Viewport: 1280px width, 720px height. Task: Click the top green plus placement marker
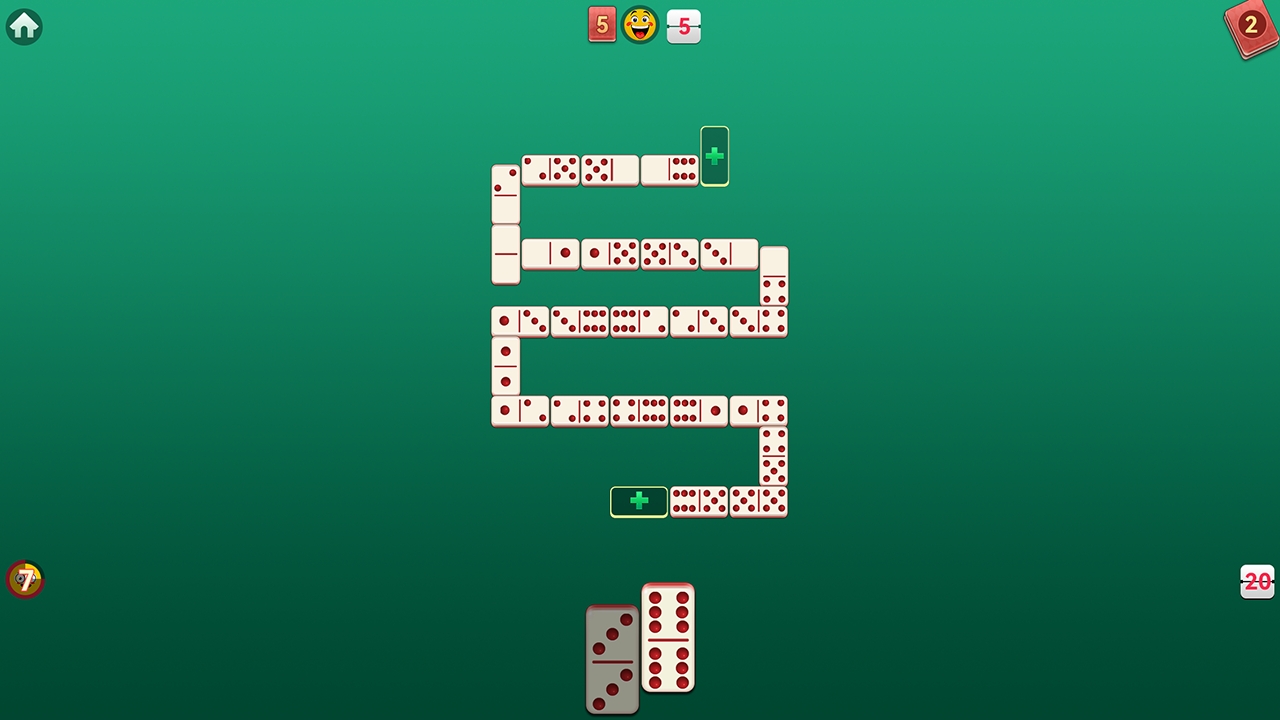(x=714, y=156)
